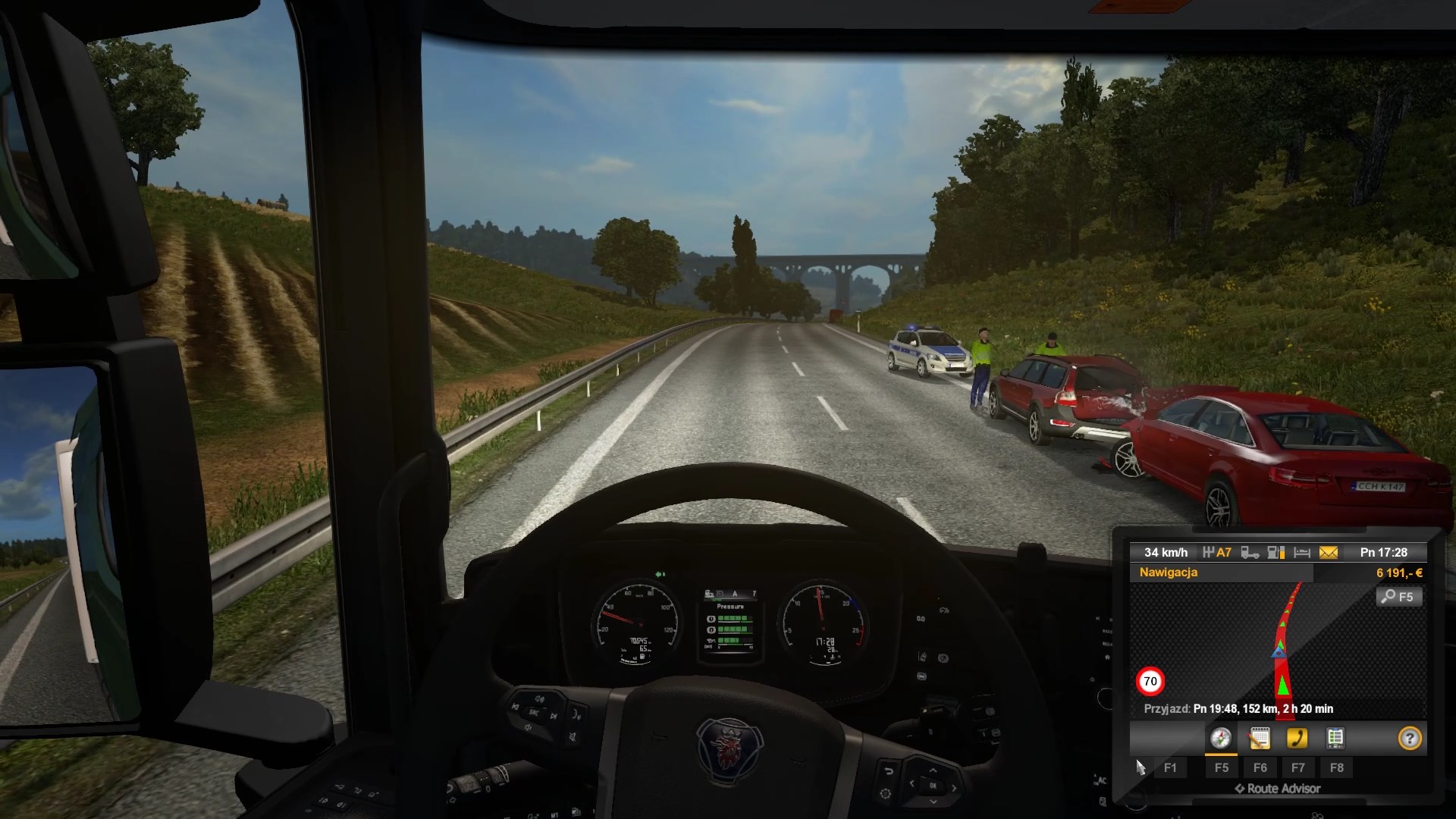Click the magnifier zoom button on navigation map
The width and height of the screenshot is (1456, 819).
click(x=1398, y=597)
